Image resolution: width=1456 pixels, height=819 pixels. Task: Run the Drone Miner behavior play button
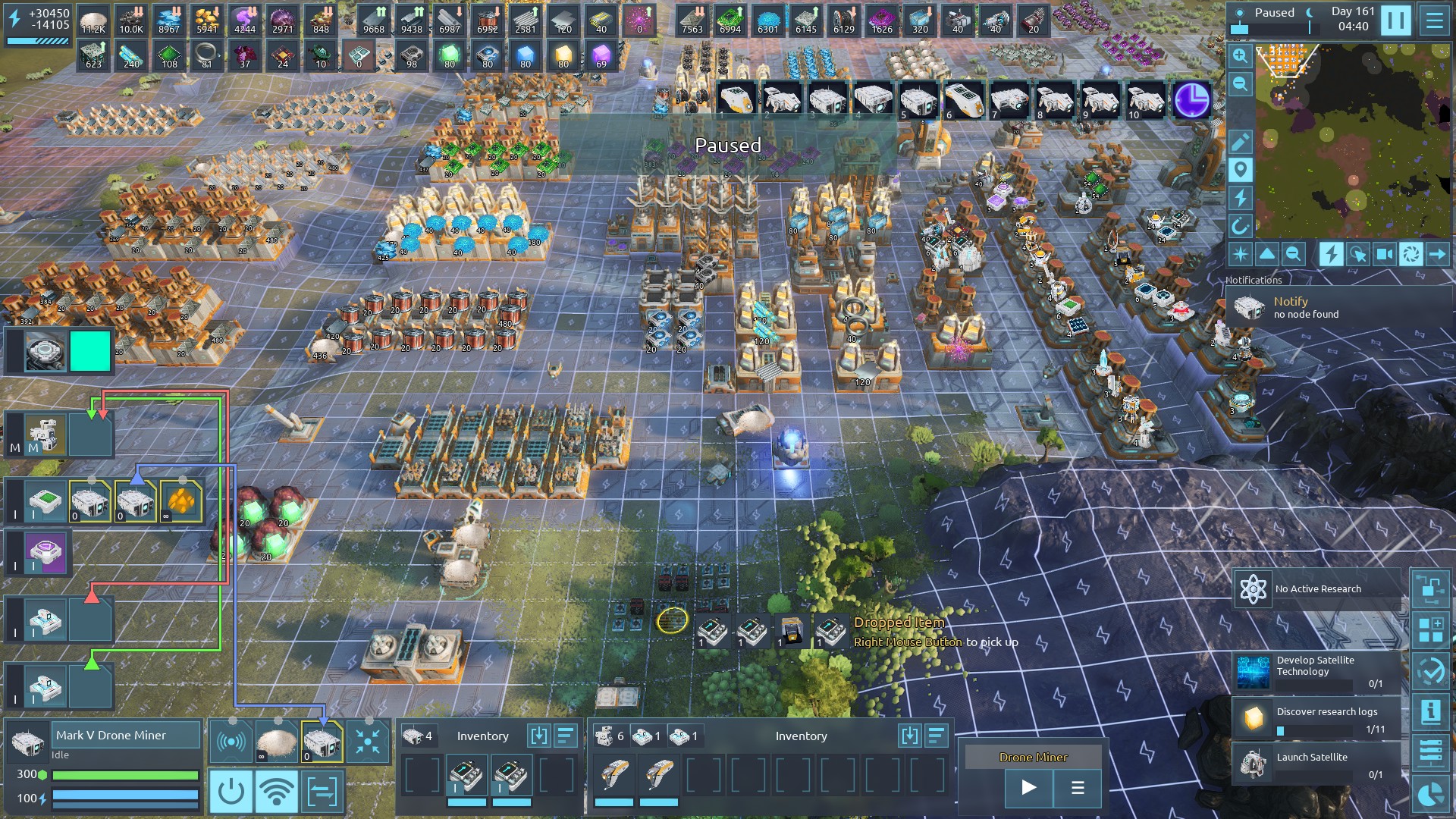1028,787
